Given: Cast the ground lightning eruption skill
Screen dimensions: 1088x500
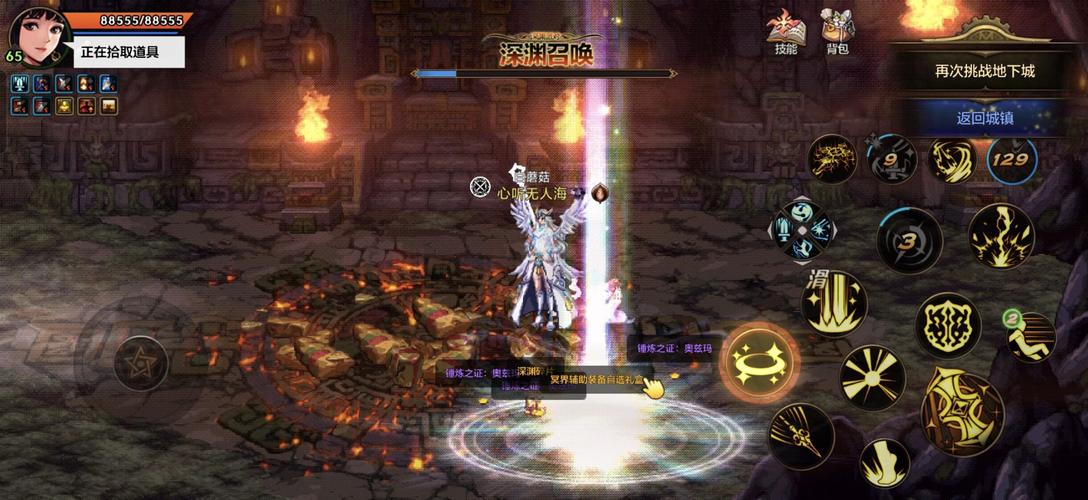Looking at the screenshot, I should [1000, 235].
